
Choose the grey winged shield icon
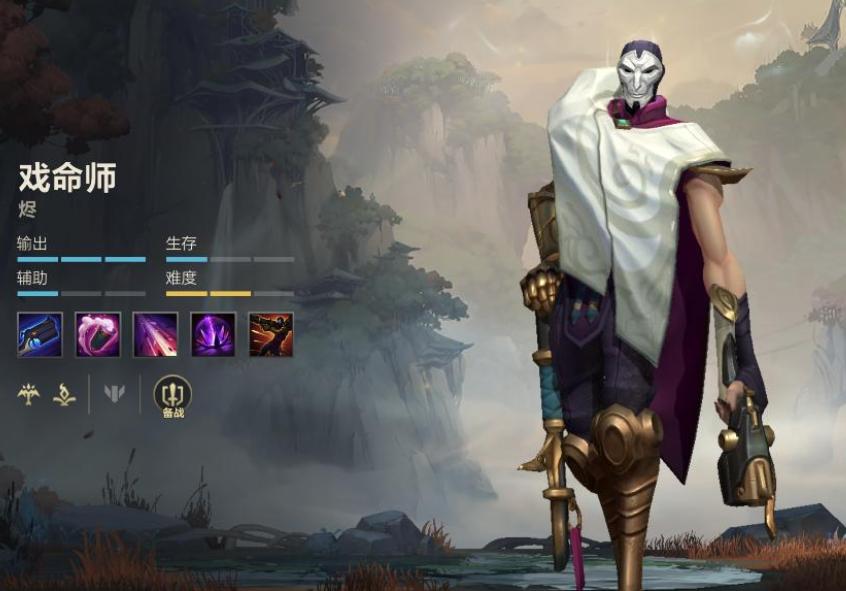point(115,394)
